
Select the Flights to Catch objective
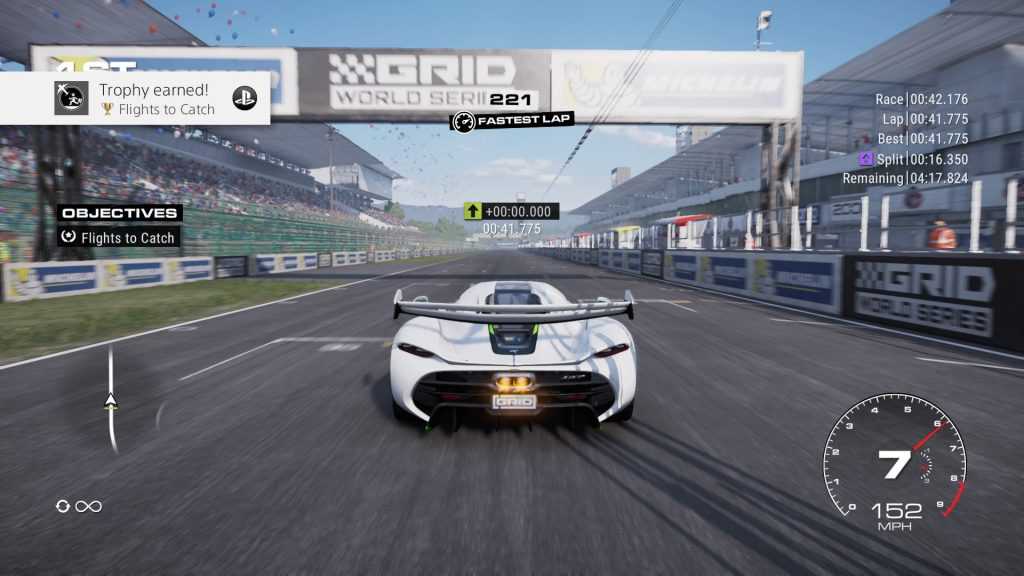click(119, 238)
